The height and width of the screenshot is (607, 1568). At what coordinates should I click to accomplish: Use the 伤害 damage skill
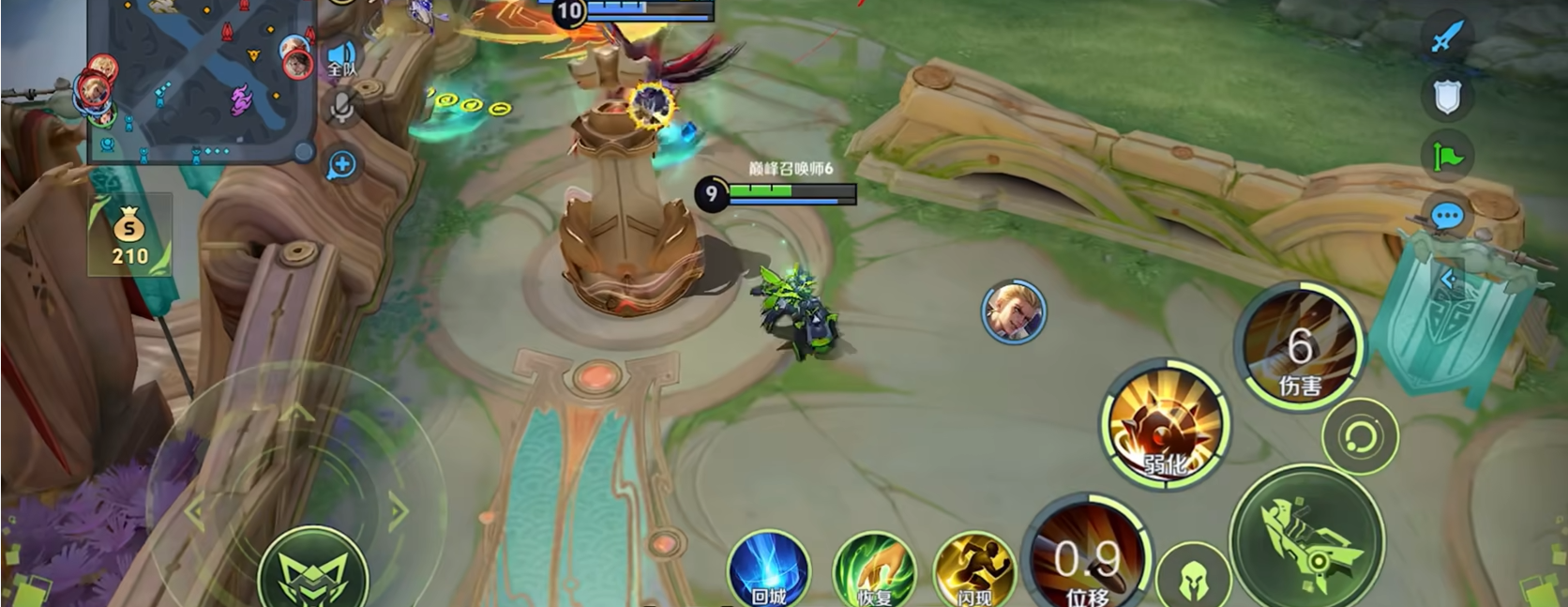pyautogui.click(x=1299, y=349)
